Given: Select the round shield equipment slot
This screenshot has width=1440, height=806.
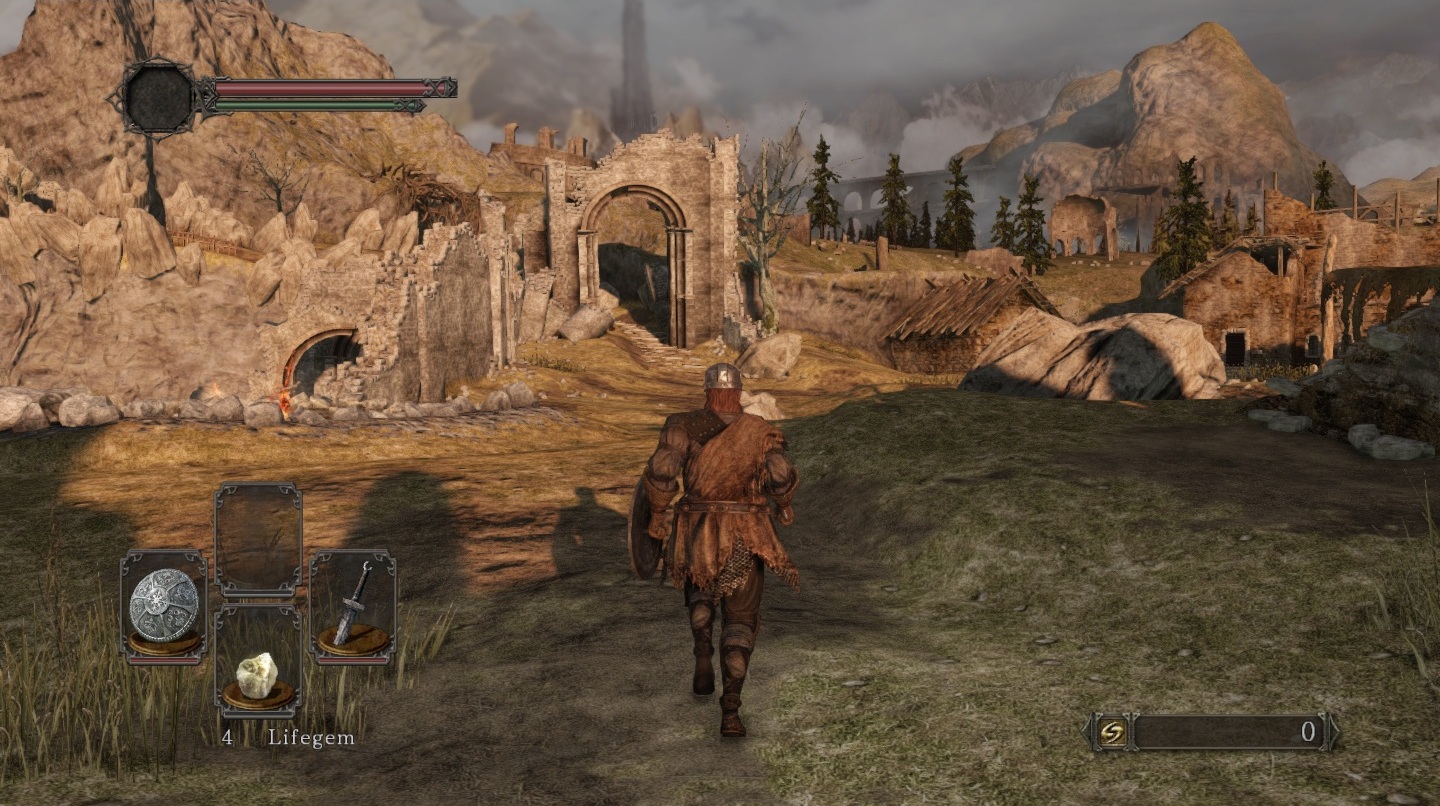Looking at the screenshot, I should (164, 606).
